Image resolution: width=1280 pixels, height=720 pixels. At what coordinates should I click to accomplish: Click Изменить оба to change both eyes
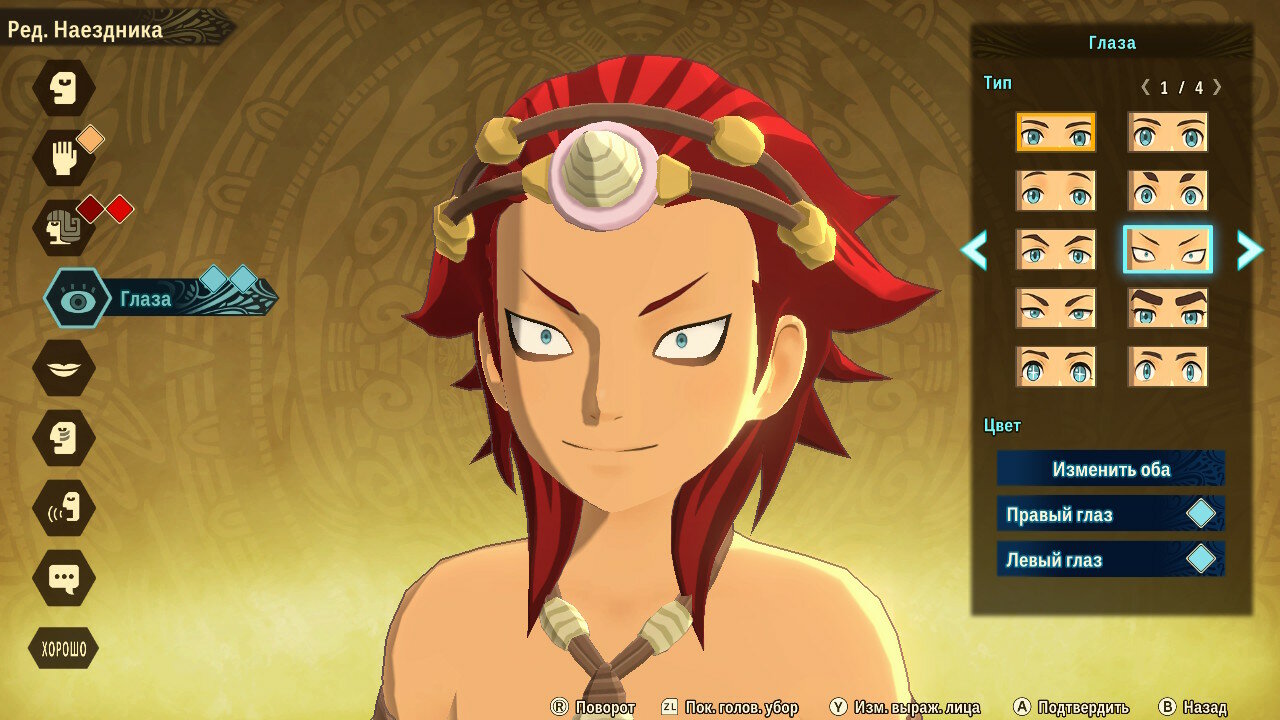pyautogui.click(x=1110, y=469)
